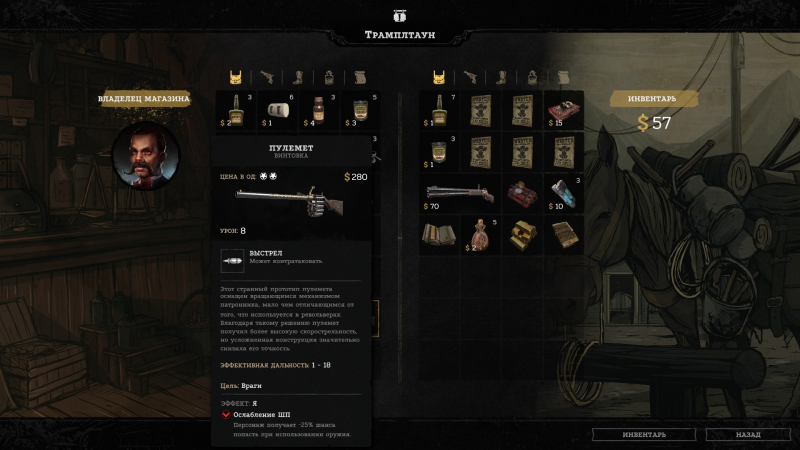This screenshot has width=800, height=450.
Task: Select the inventory bottle with quantity 7
Action: (x=438, y=110)
